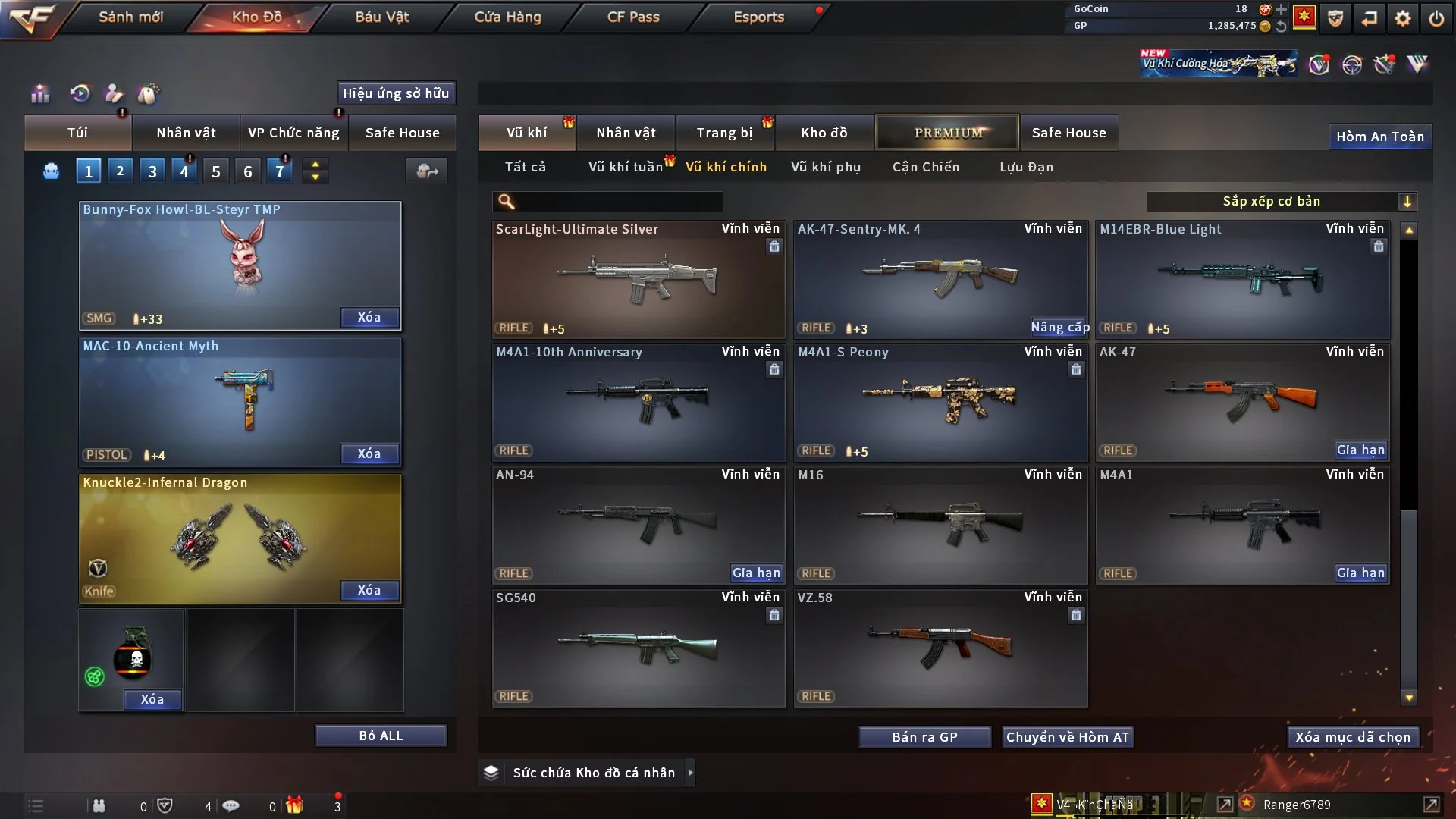Show Vũ khí phụ secondary weapons
This screenshot has width=1456, height=819.
(x=826, y=167)
